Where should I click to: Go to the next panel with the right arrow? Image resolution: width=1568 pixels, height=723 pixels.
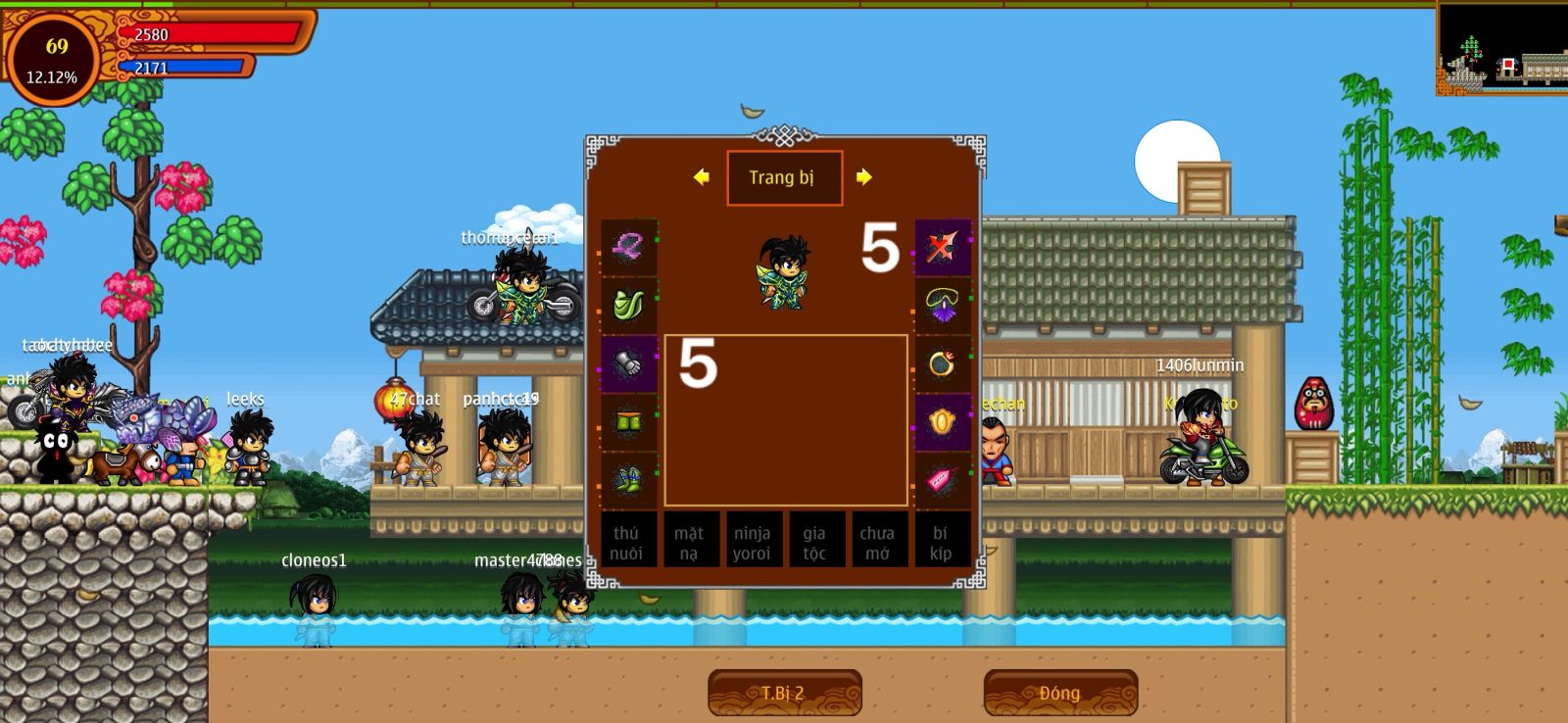point(863,177)
